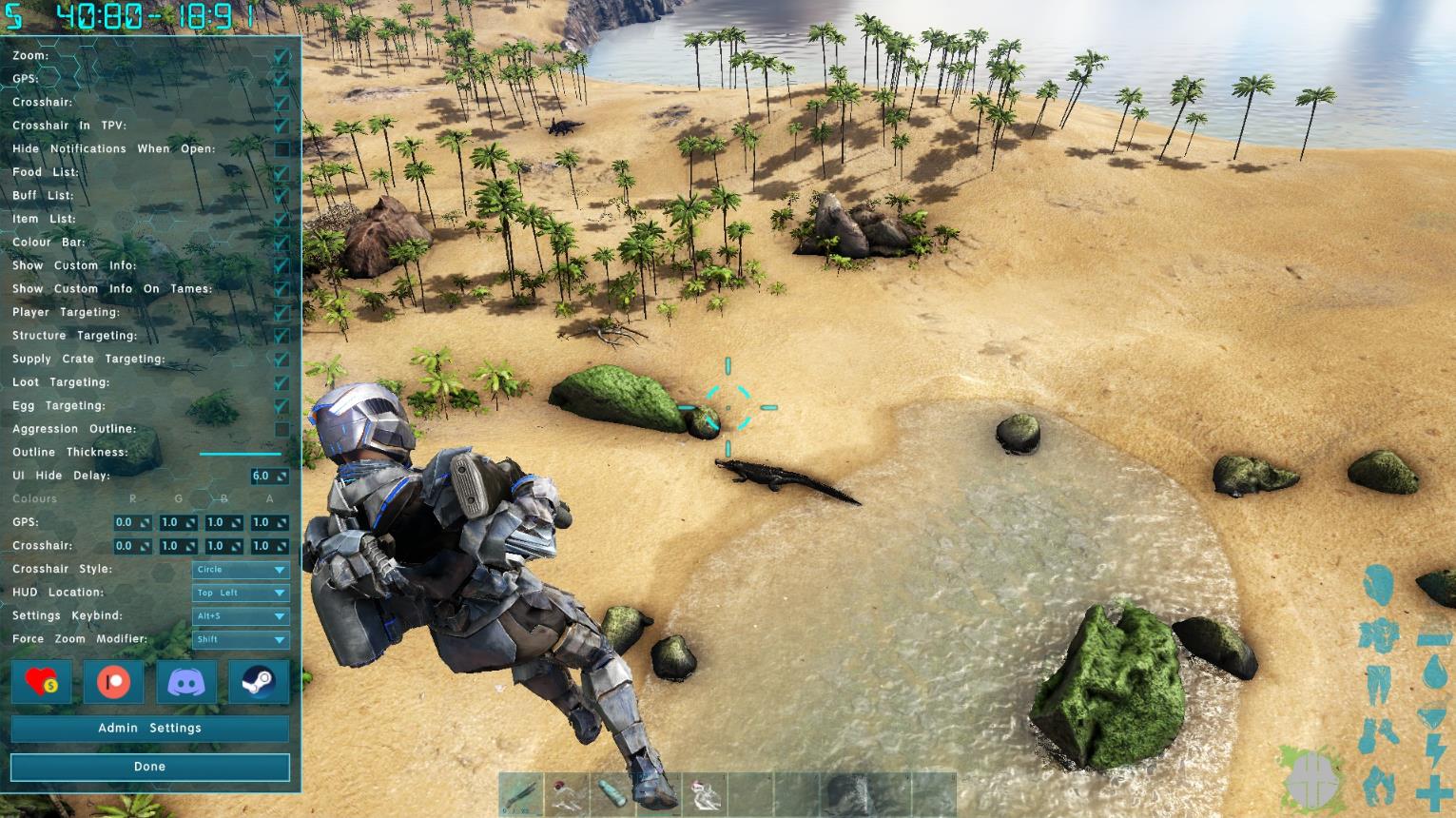Uncheck the GPS option
The image size is (1456, 818).
coord(281,79)
